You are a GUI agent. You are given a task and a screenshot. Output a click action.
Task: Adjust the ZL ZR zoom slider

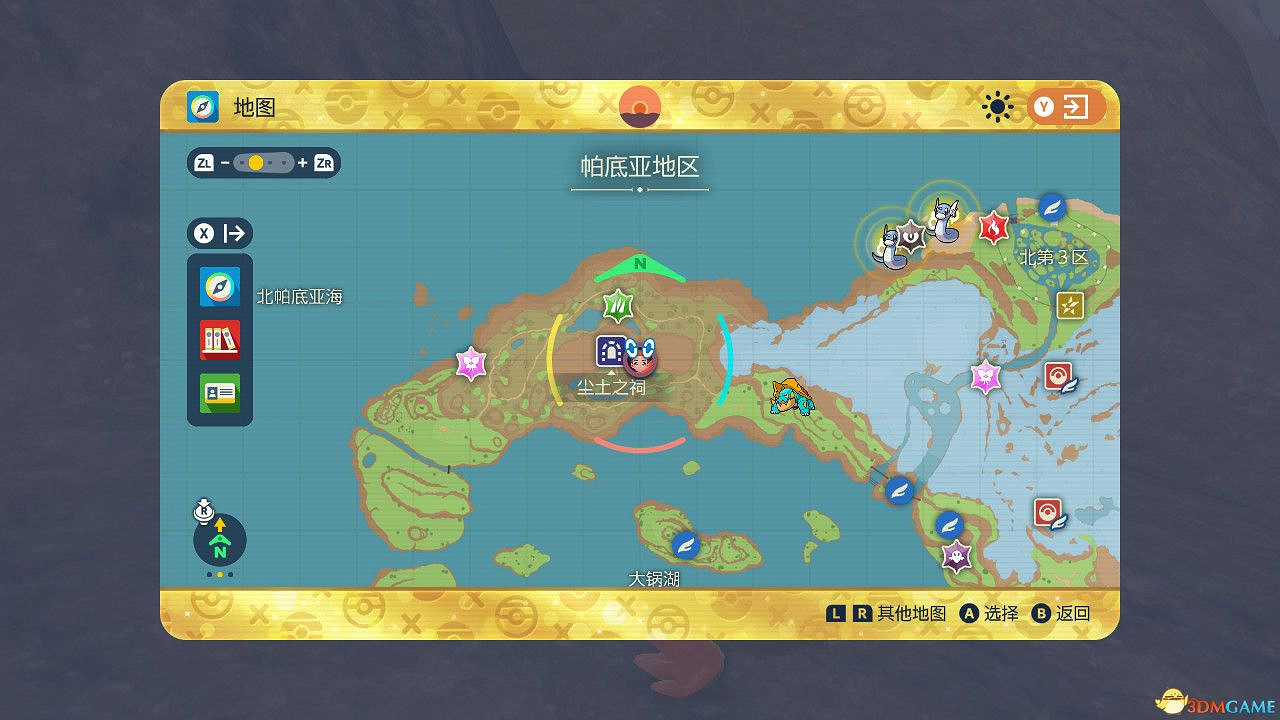[x=263, y=163]
